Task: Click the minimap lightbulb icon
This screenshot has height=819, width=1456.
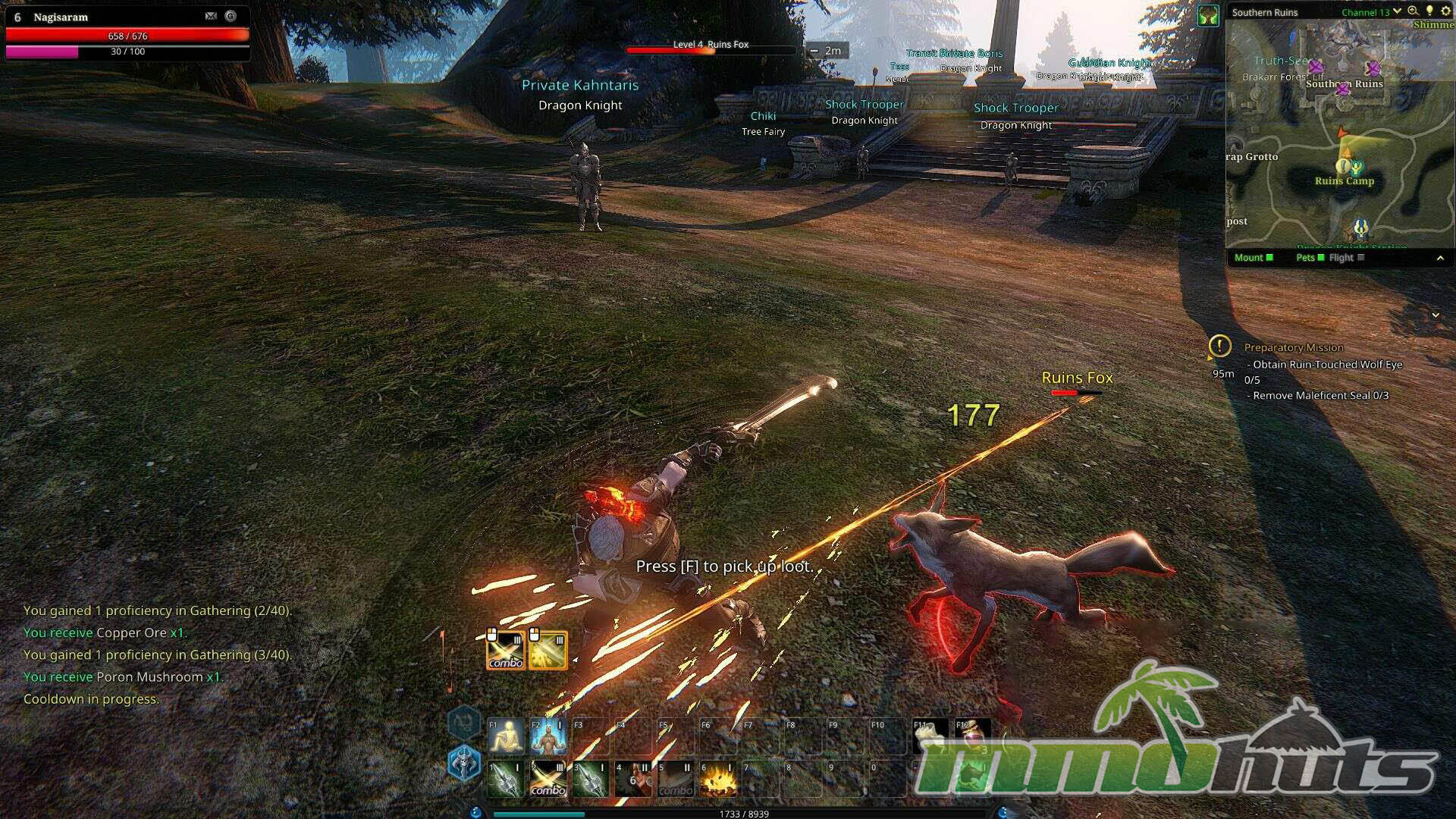Action: click(x=1429, y=11)
